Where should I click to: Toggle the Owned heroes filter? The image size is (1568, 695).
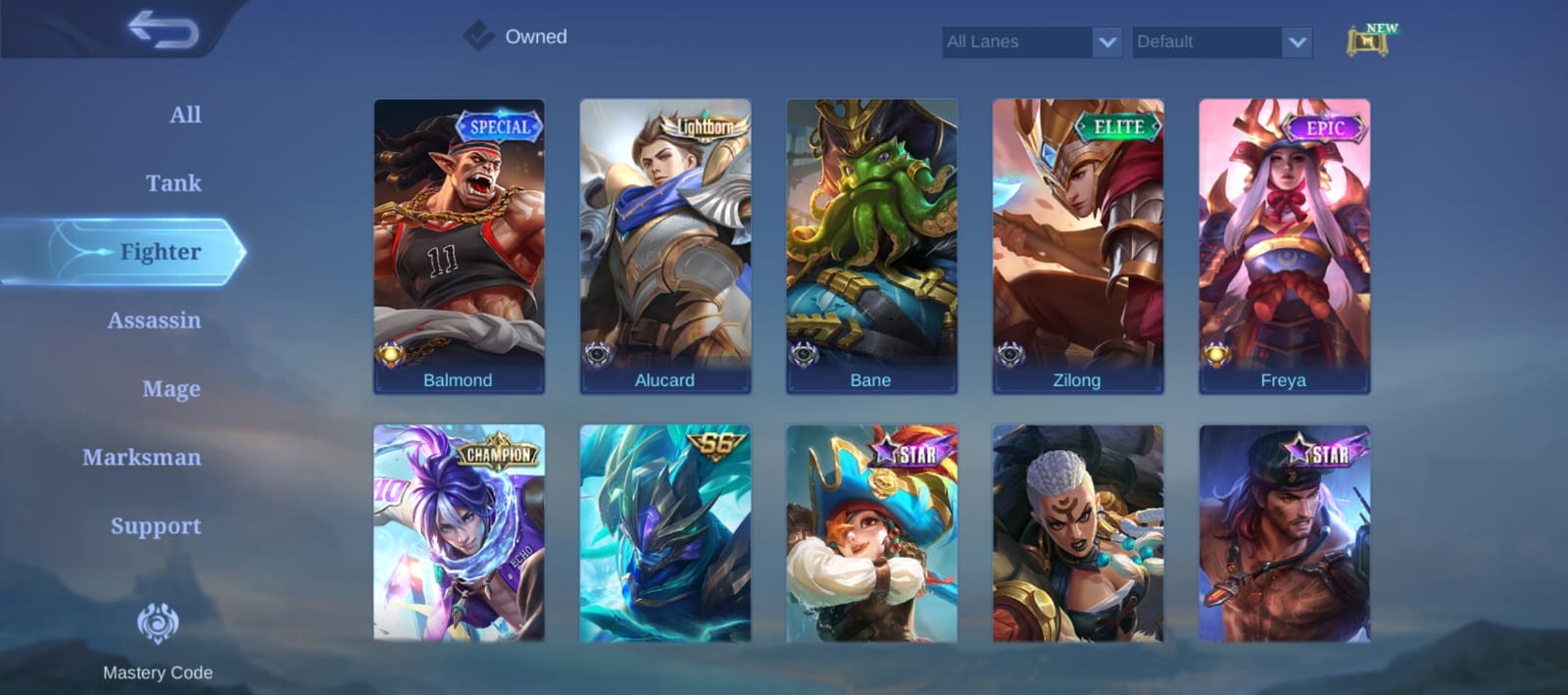[x=479, y=36]
